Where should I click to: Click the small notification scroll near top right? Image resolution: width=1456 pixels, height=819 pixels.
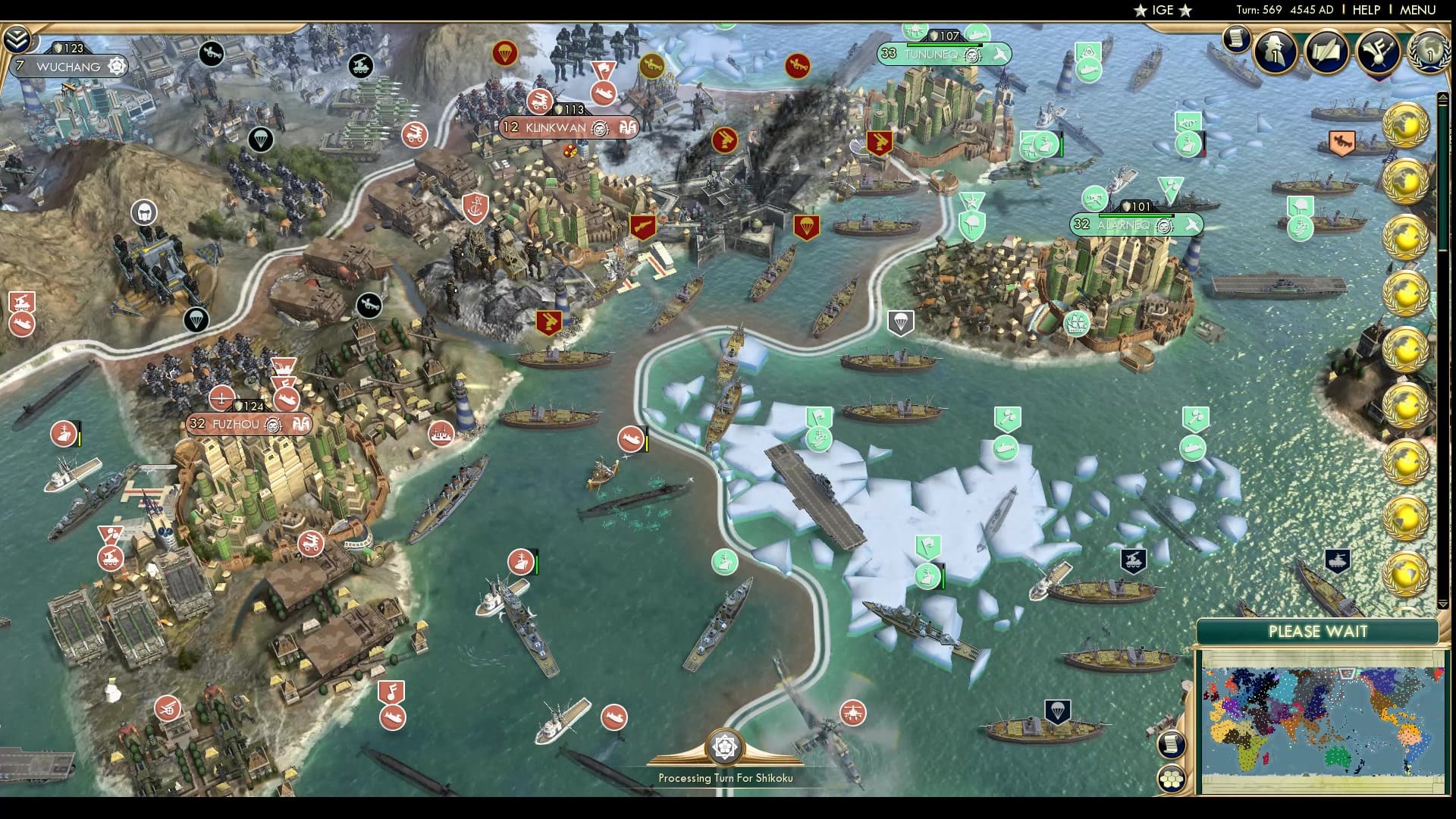[1237, 40]
